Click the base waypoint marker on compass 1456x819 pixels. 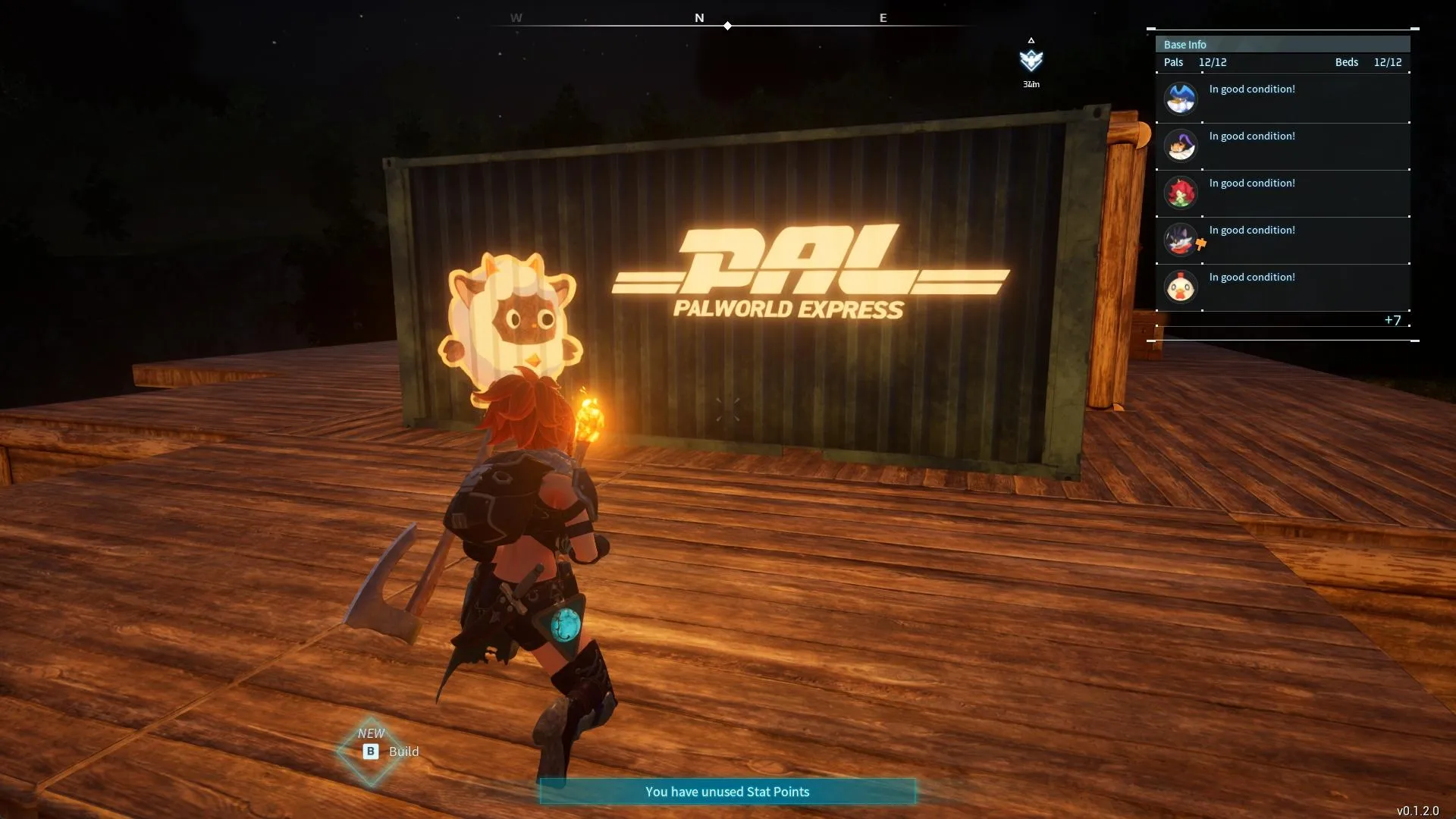click(x=1031, y=60)
